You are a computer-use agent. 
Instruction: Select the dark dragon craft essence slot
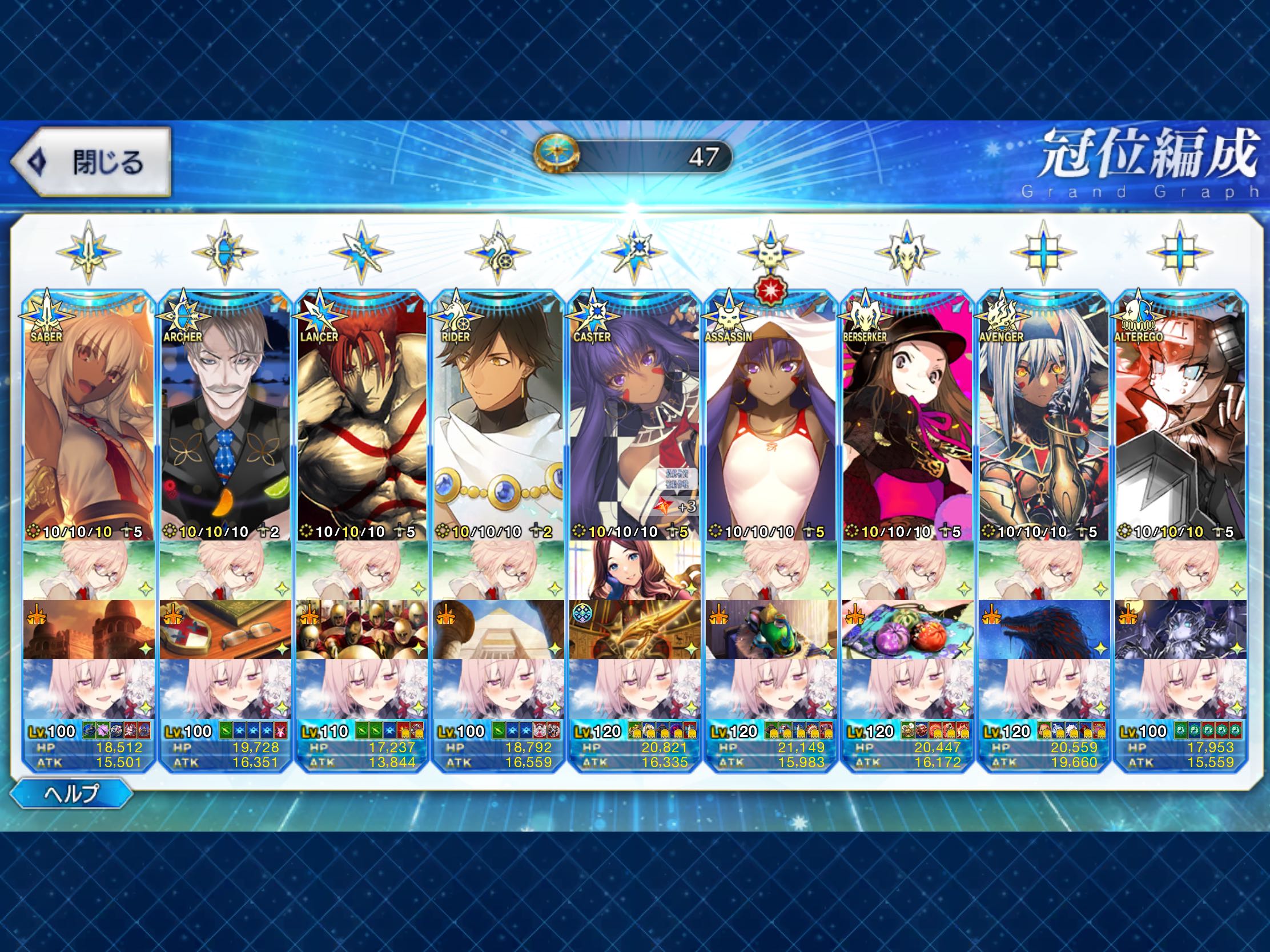[x=1043, y=630]
